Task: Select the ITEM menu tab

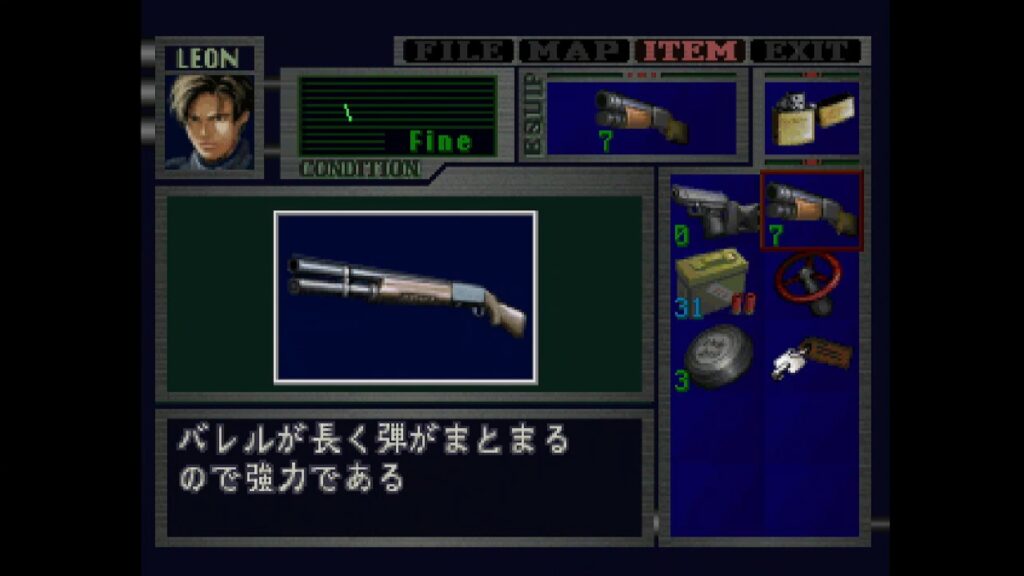Action: point(692,51)
